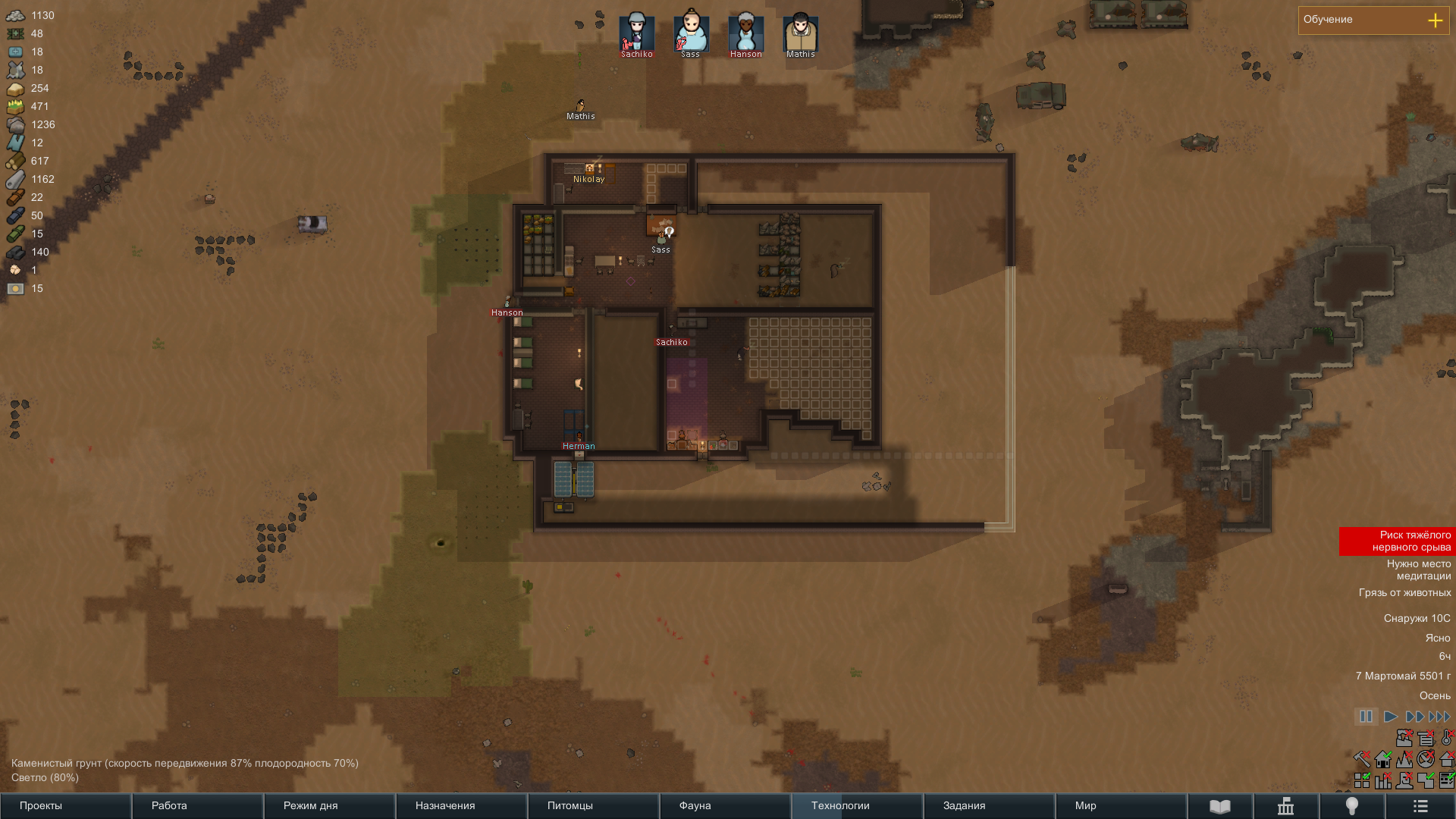The image size is (1456, 819).
Task: Open the Назначения assignments tab
Action: point(461,805)
